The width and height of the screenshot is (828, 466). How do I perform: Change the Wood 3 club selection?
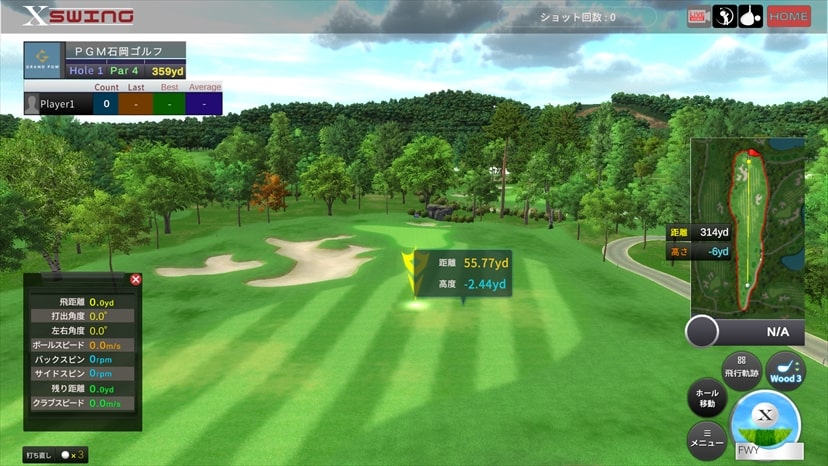tap(786, 370)
